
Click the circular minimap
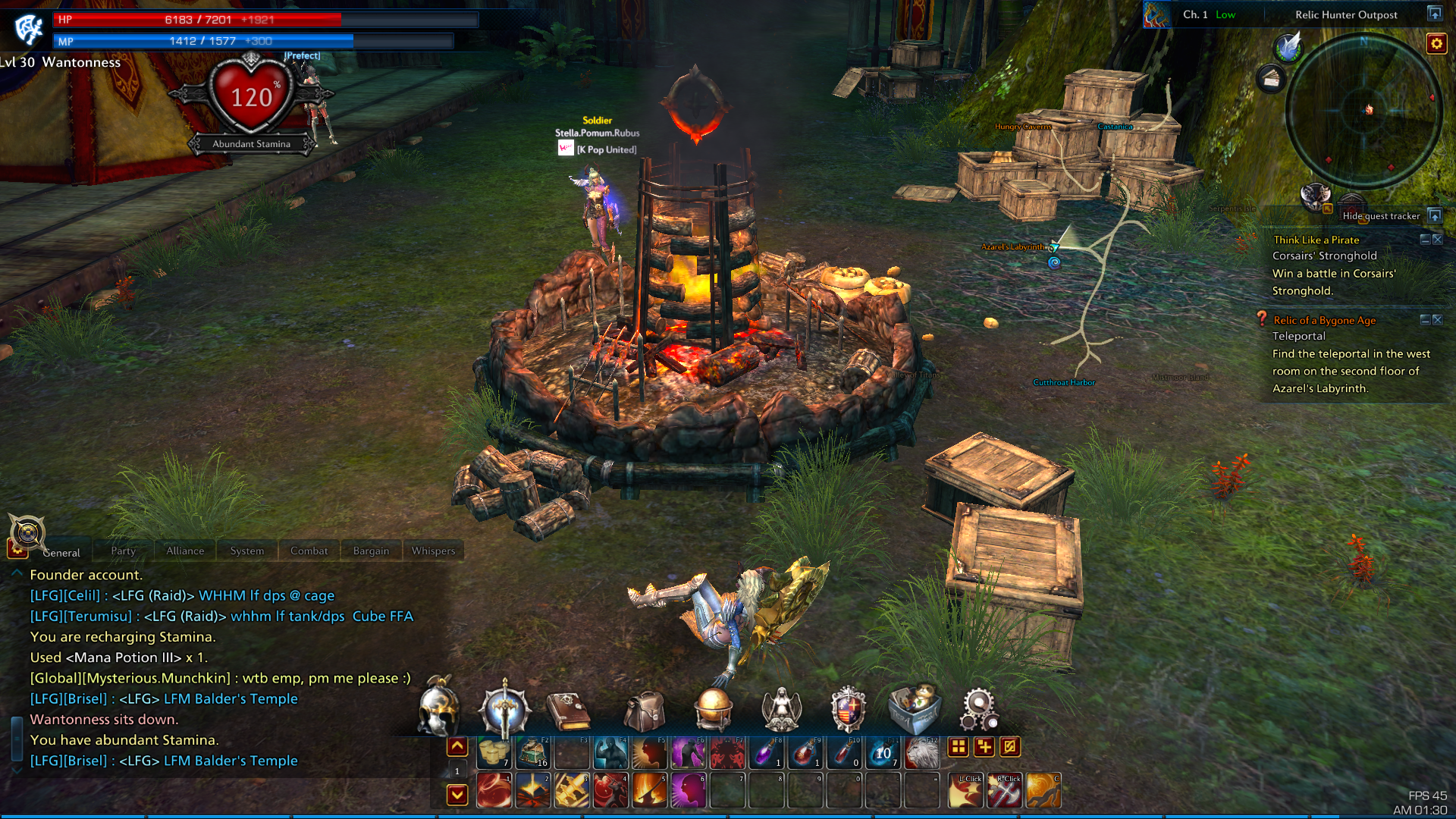(x=1363, y=111)
